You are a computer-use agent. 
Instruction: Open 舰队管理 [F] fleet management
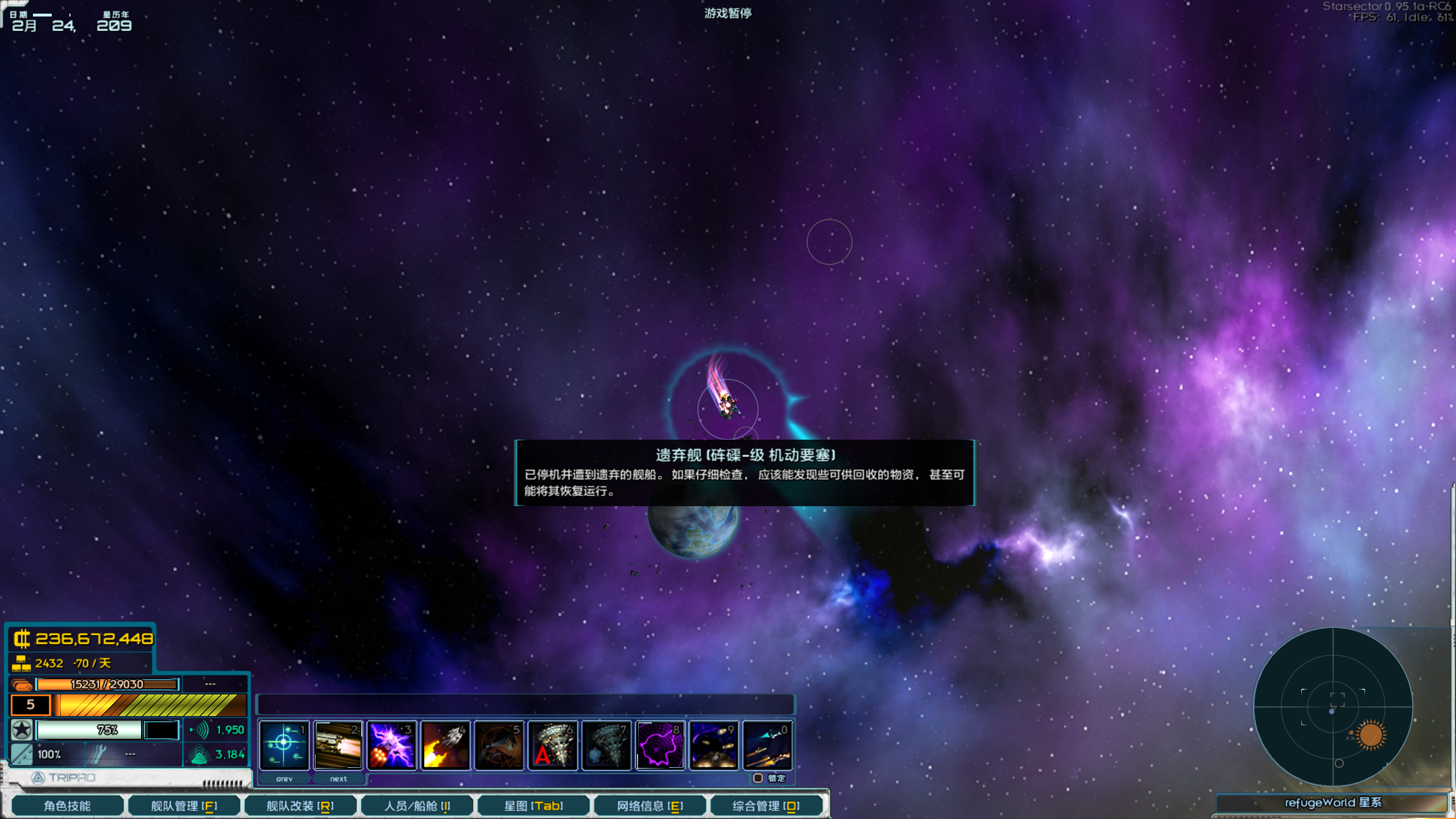(184, 805)
